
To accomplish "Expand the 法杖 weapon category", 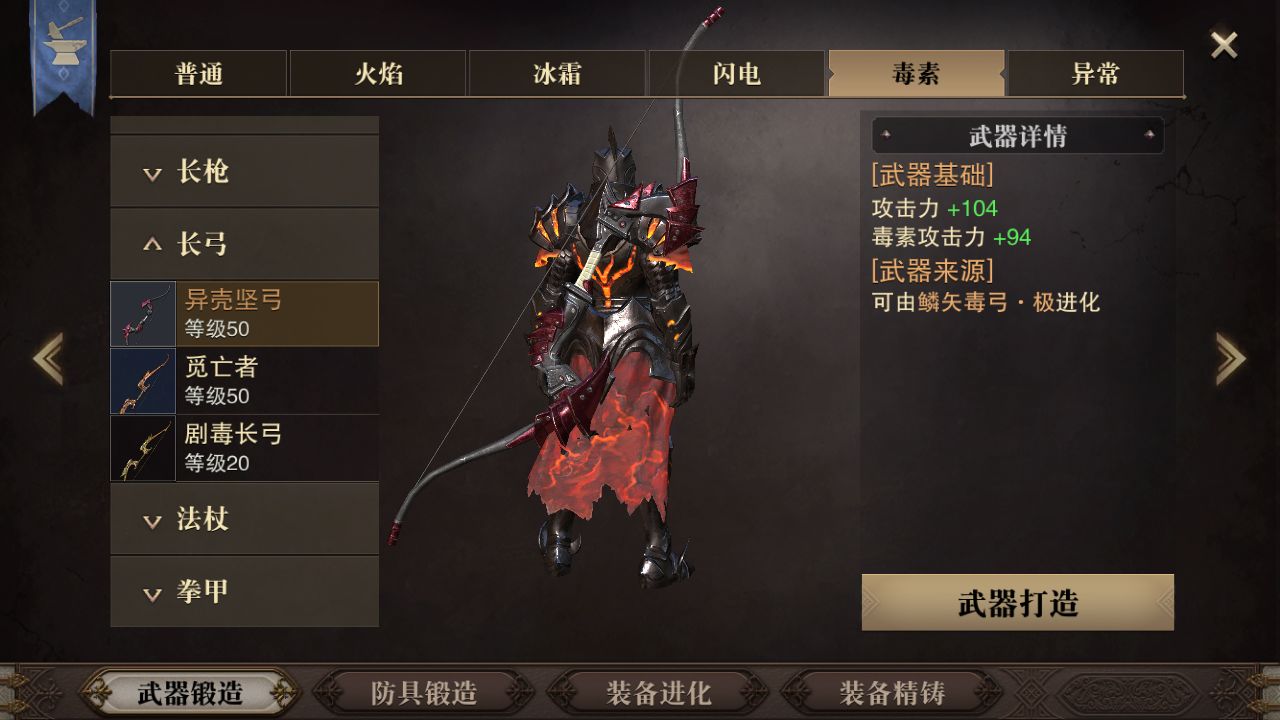I will (244, 519).
